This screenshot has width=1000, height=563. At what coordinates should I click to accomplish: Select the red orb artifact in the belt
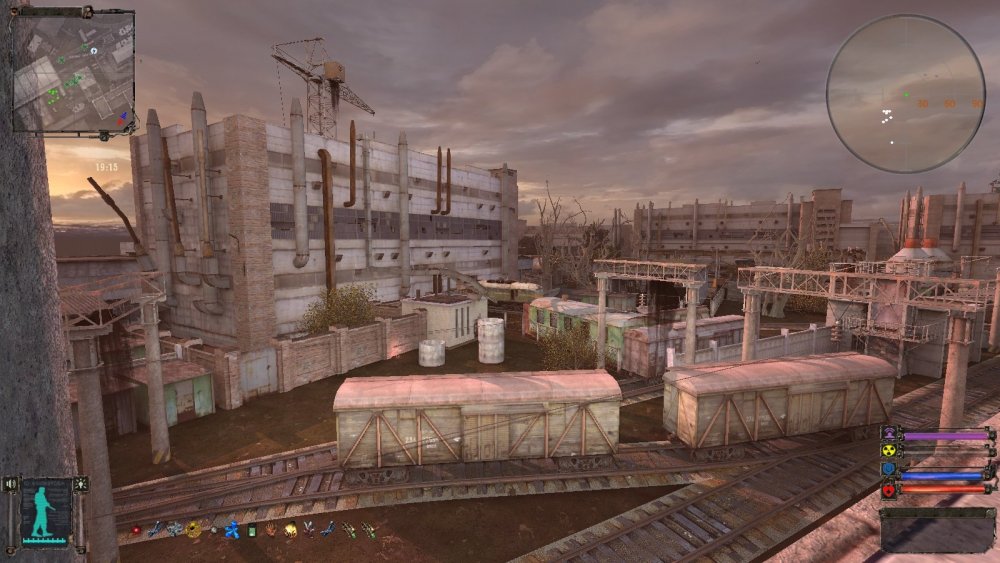pyautogui.click(x=136, y=530)
